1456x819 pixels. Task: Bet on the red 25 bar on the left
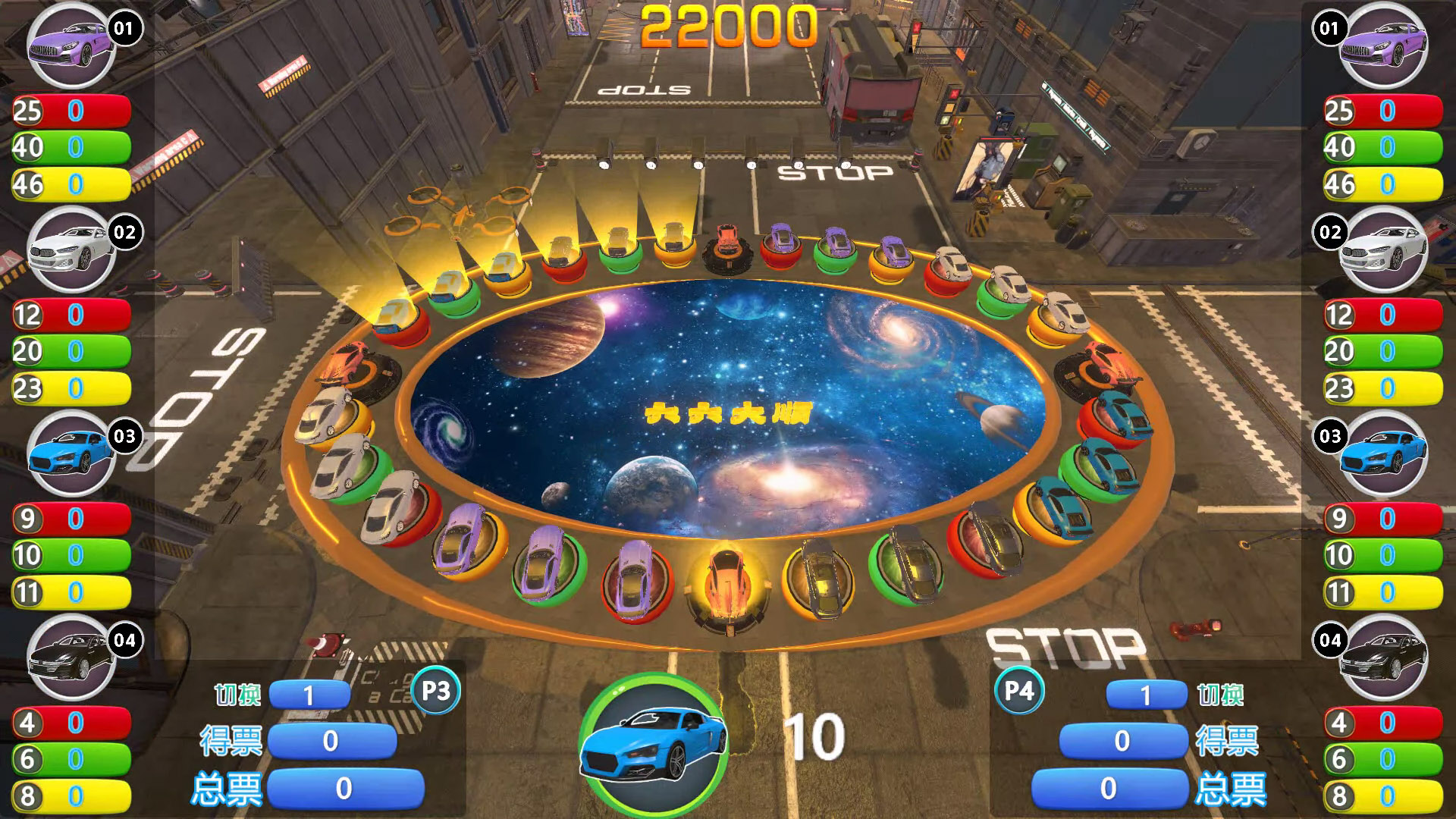72,111
